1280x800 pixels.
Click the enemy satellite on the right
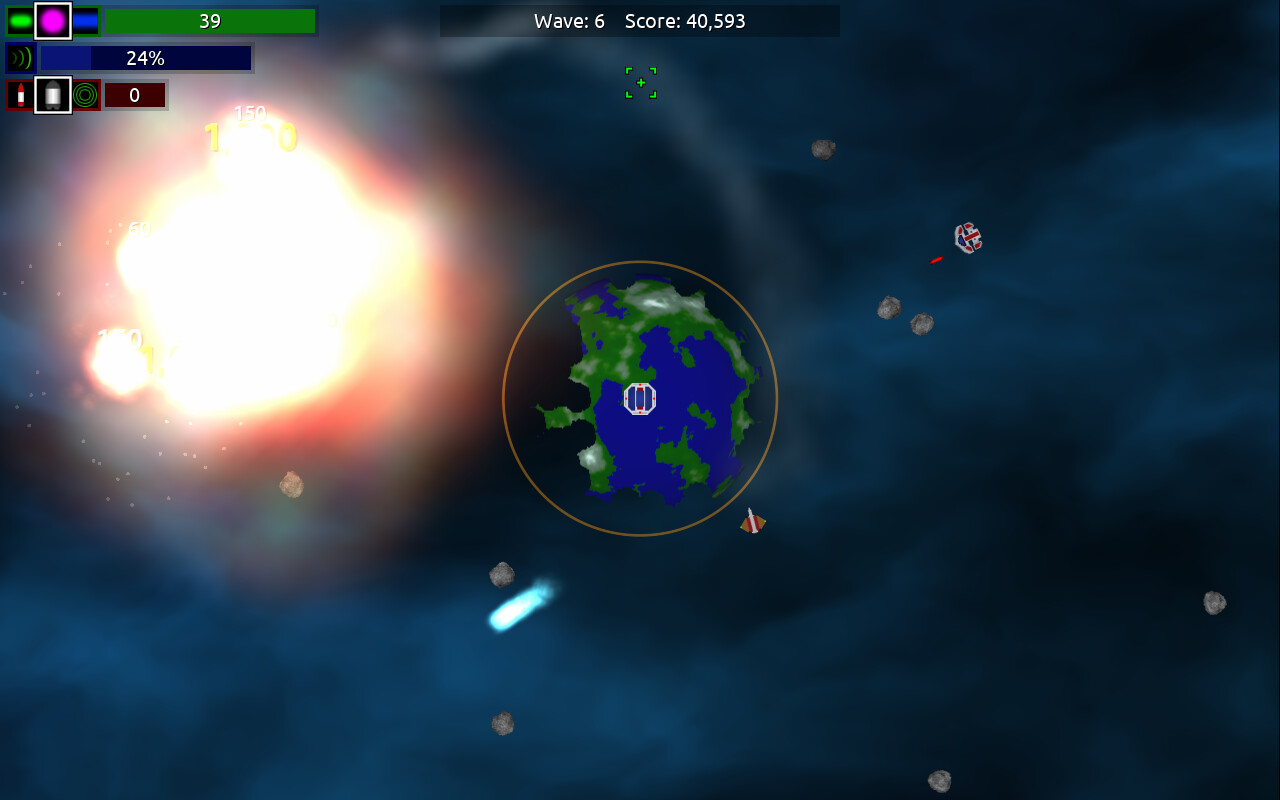967,237
